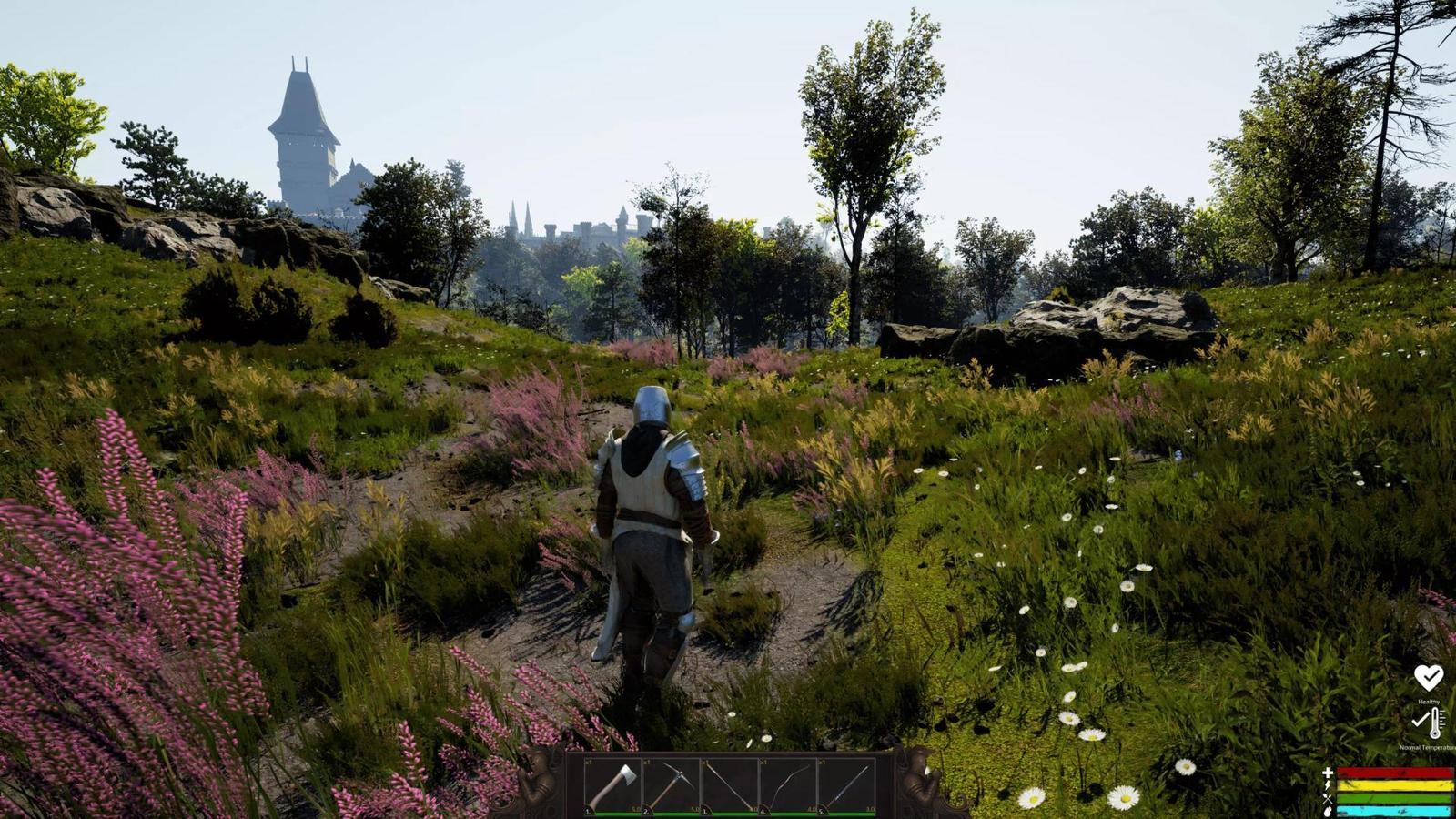
Task: Click the Healthy status label text
Action: click(x=1429, y=701)
